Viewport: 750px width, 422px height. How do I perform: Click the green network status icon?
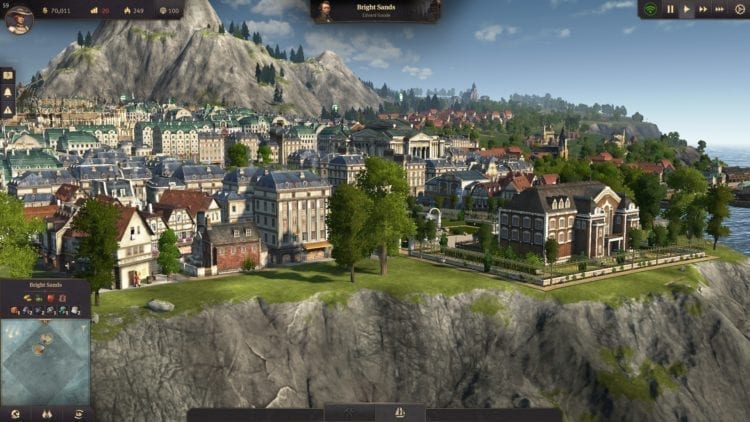650,10
